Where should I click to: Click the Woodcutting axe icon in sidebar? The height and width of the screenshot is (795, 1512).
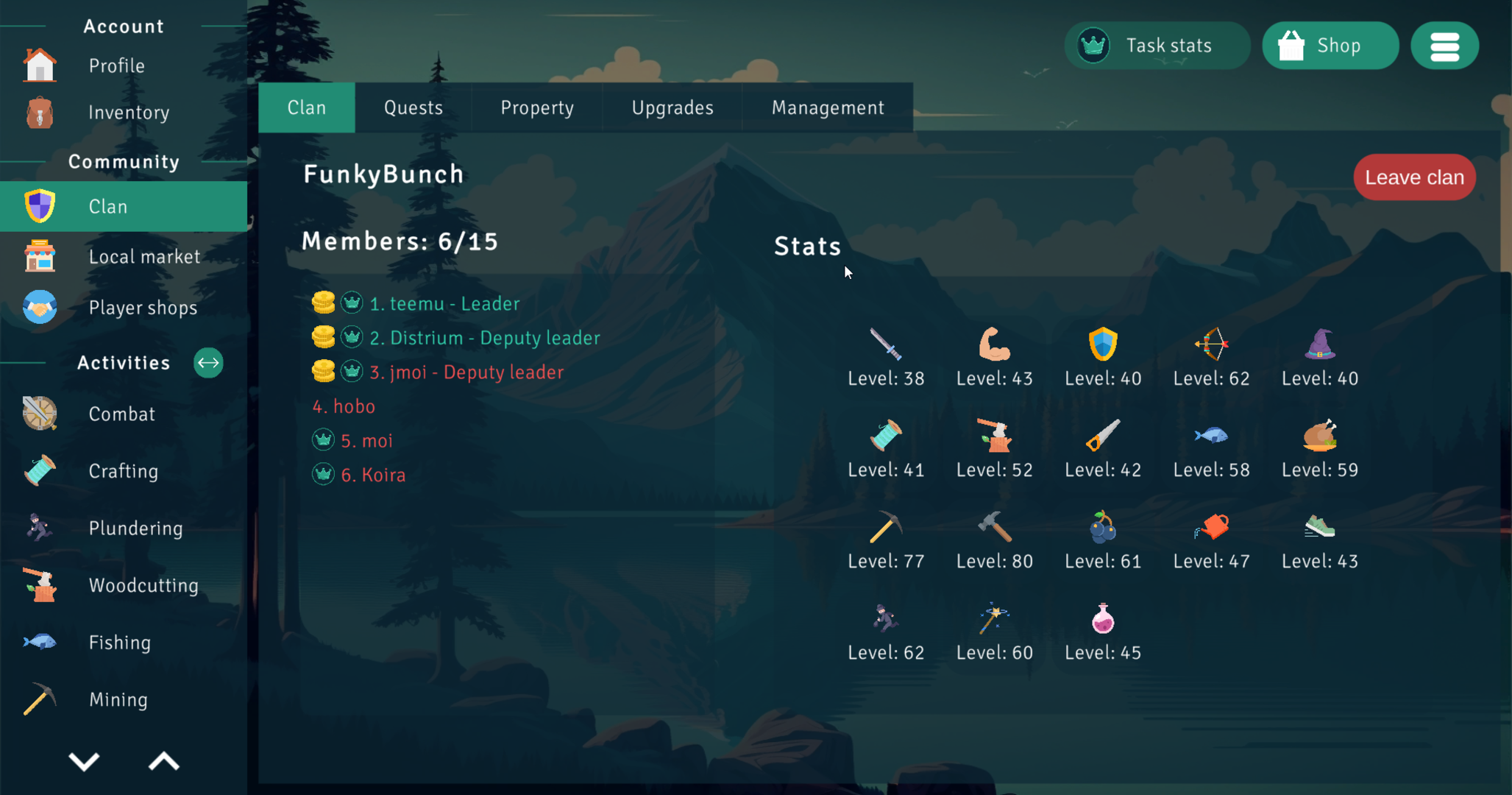click(40, 585)
